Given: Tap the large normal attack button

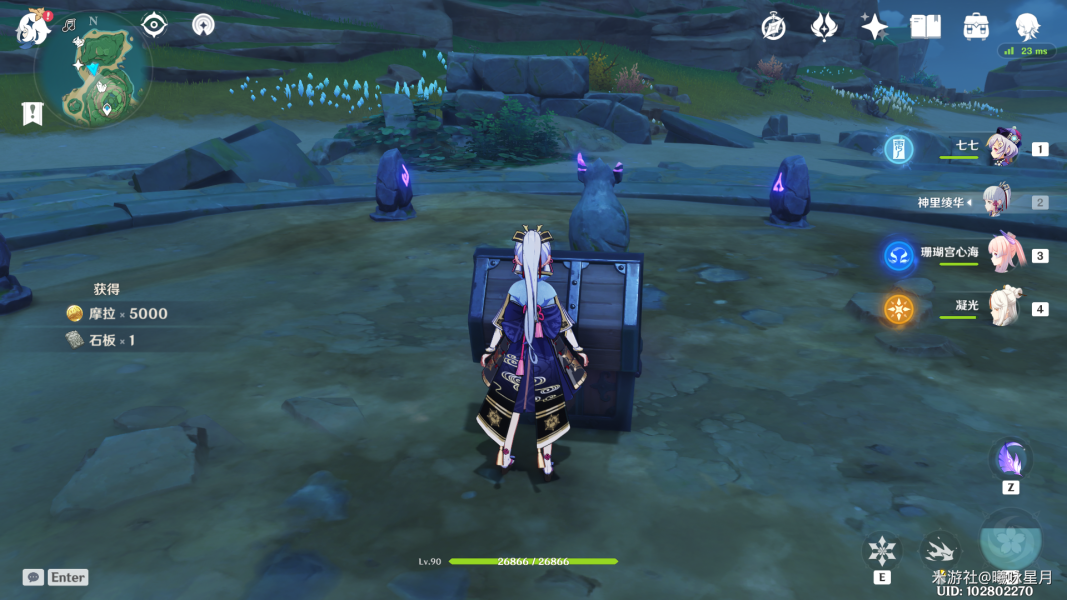Looking at the screenshot, I should point(1010,540).
